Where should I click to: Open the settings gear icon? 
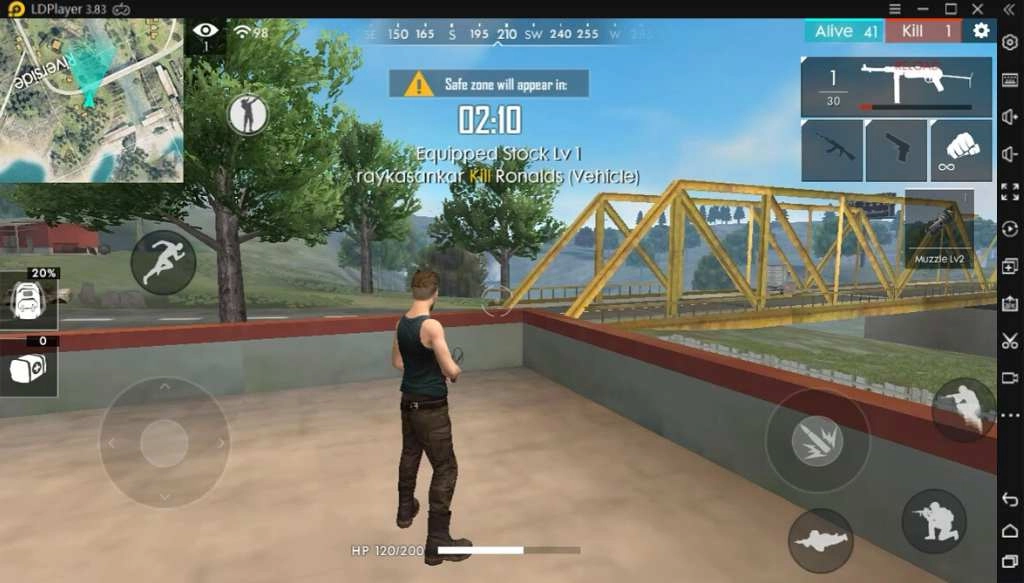coord(981,31)
